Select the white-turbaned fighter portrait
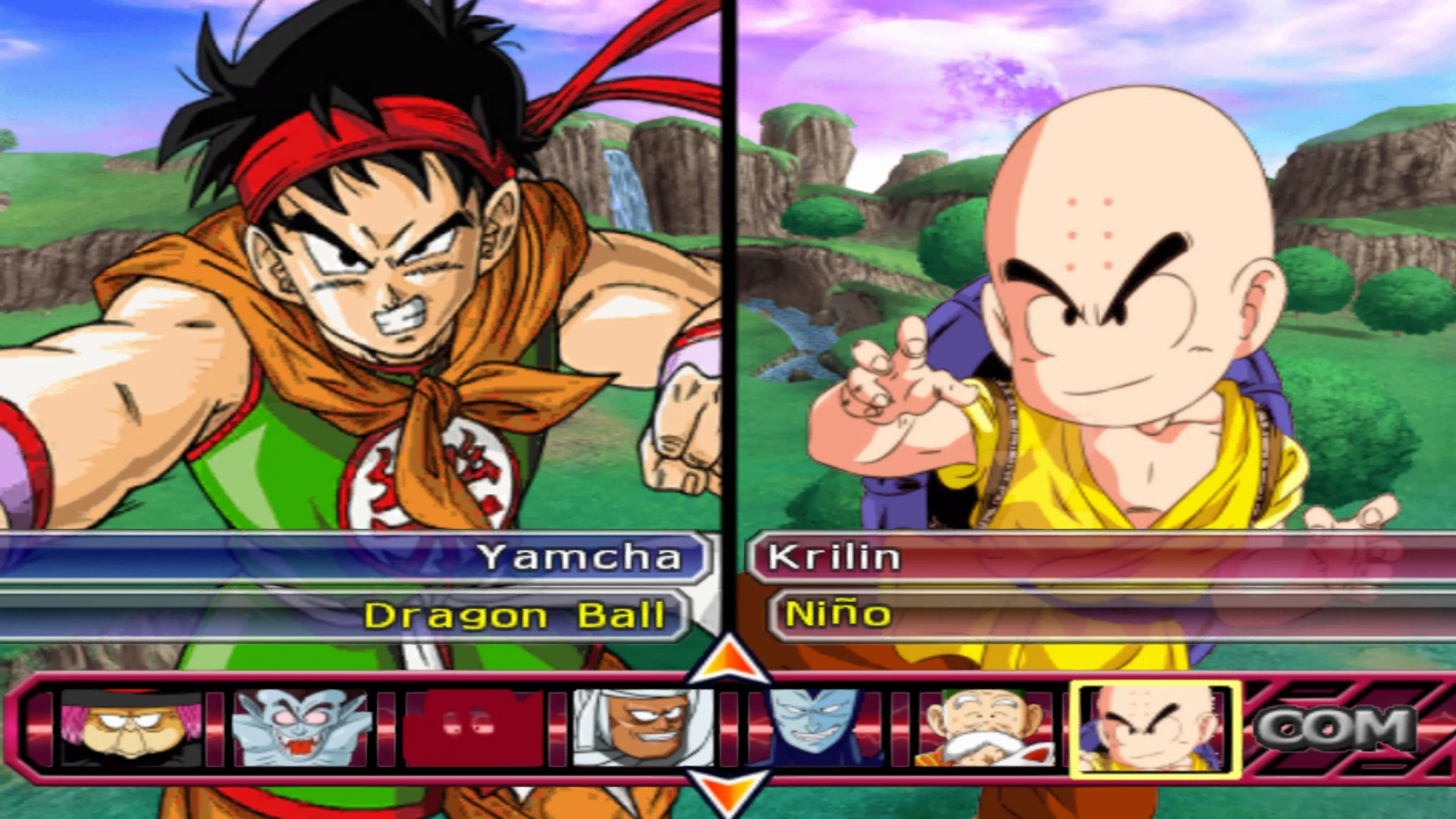 643,727
